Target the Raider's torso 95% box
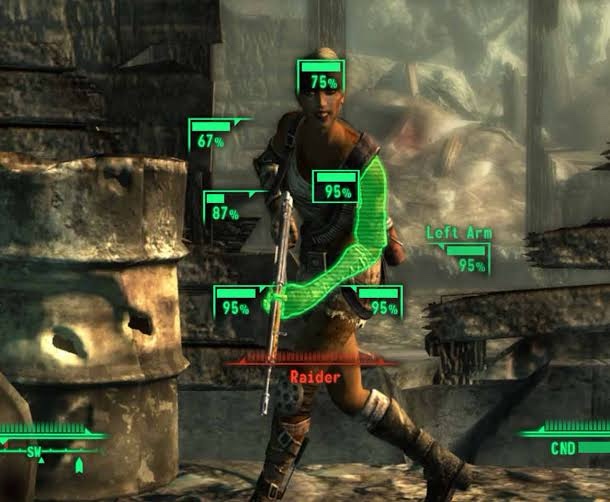This screenshot has height=502, width=610. (336, 187)
